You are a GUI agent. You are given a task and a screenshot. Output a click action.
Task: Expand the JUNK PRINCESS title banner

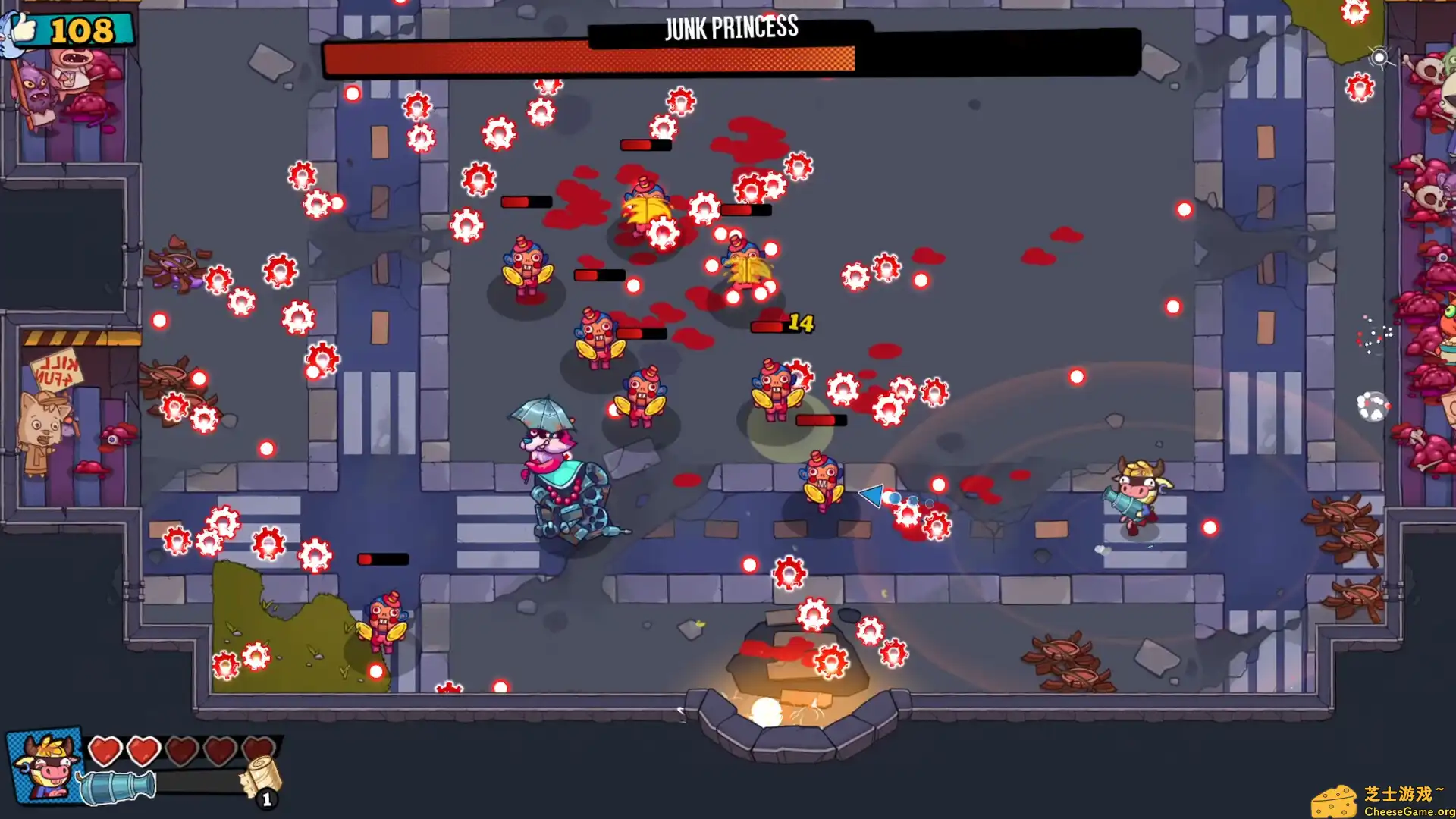[730, 28]
